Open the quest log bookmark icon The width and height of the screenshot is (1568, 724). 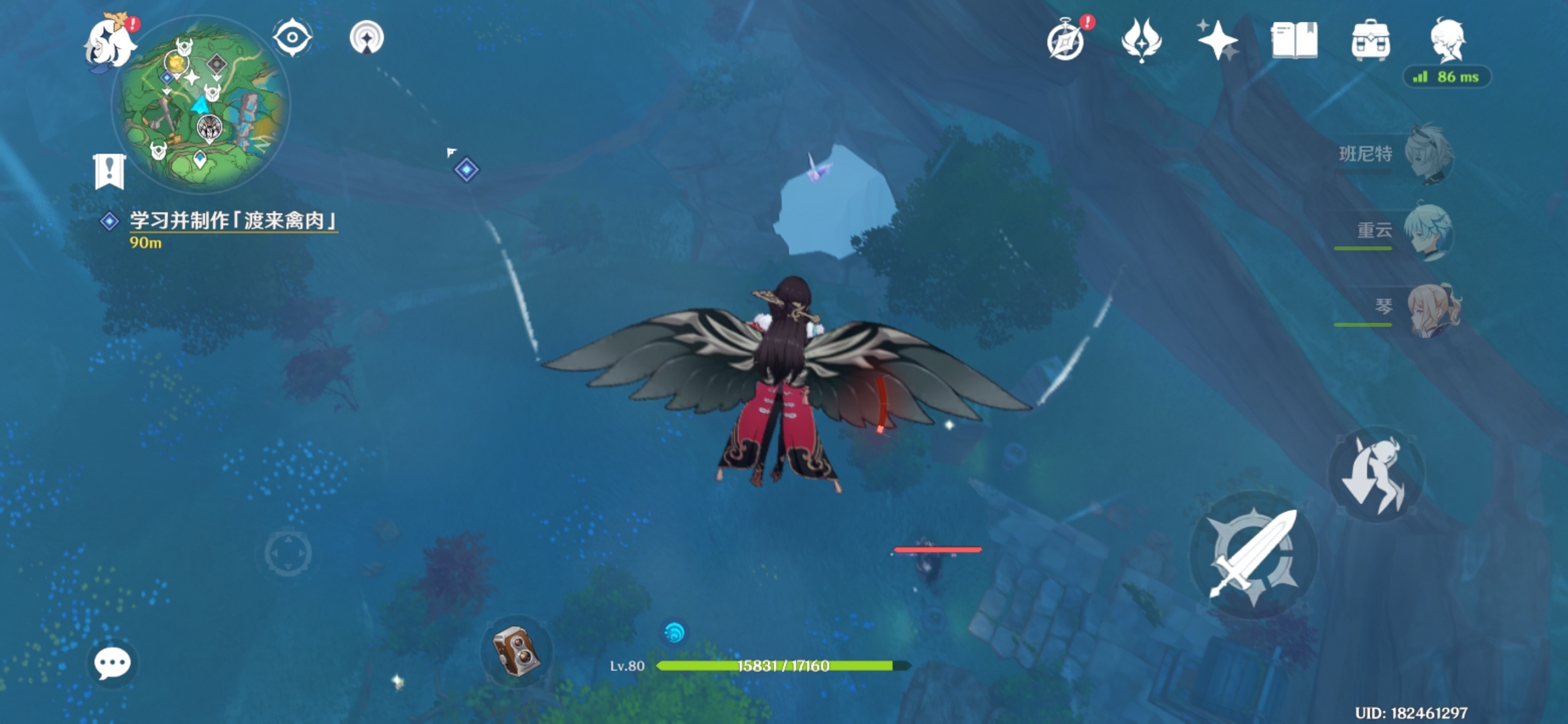point(109,172)
